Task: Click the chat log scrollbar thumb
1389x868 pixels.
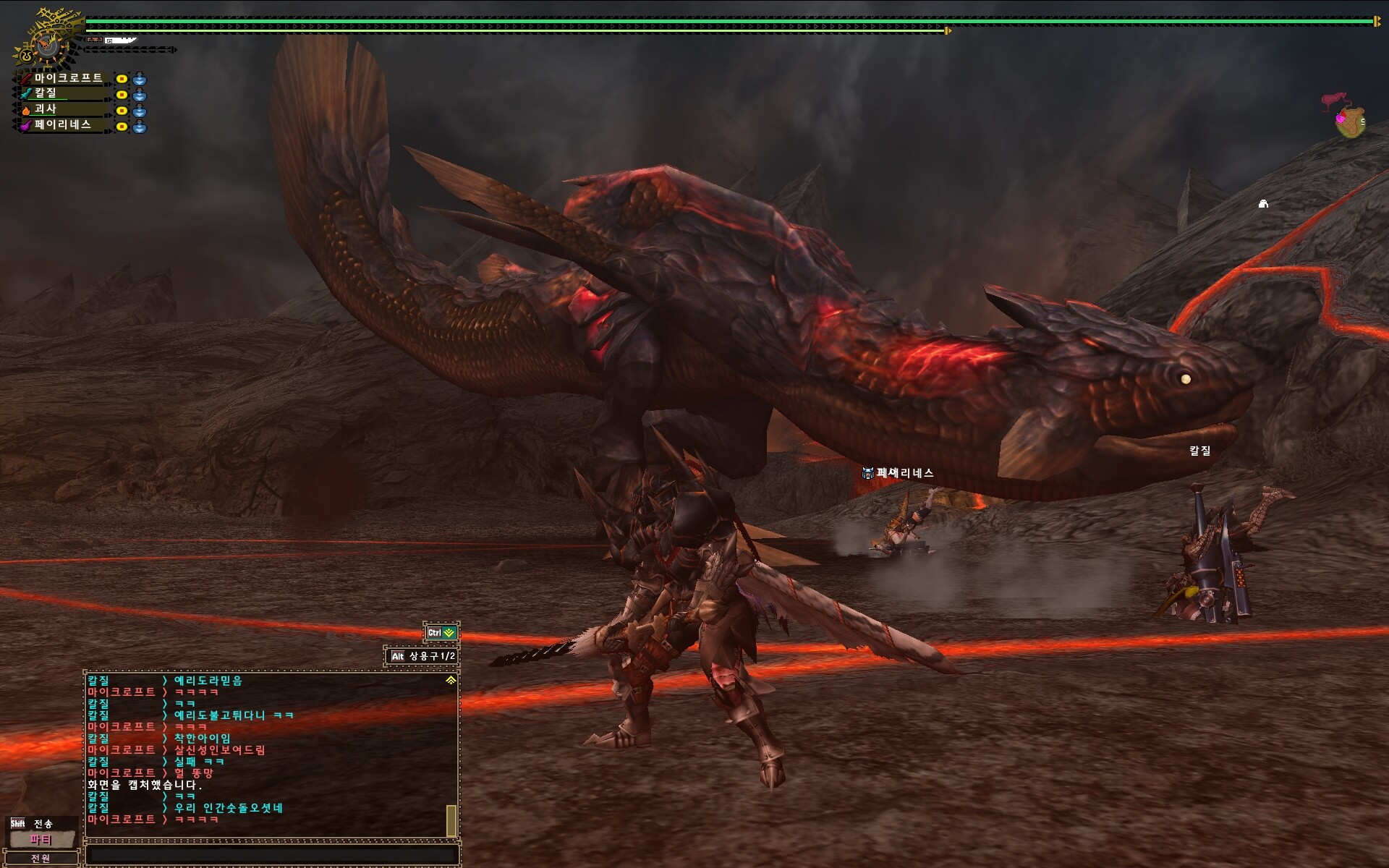Action: [x=451, y=820]
